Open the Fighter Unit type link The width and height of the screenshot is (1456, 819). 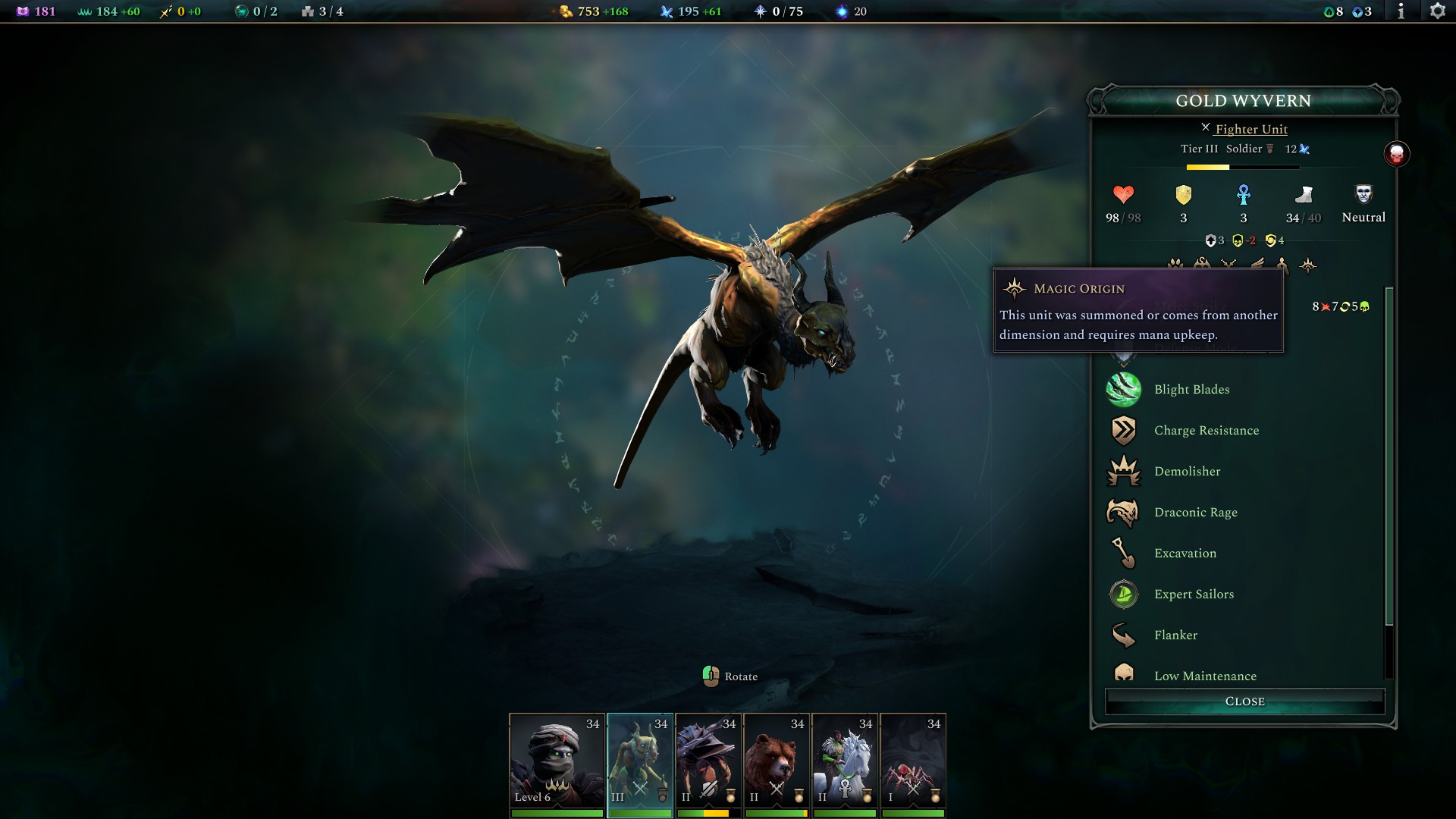tap(1251, 129)
